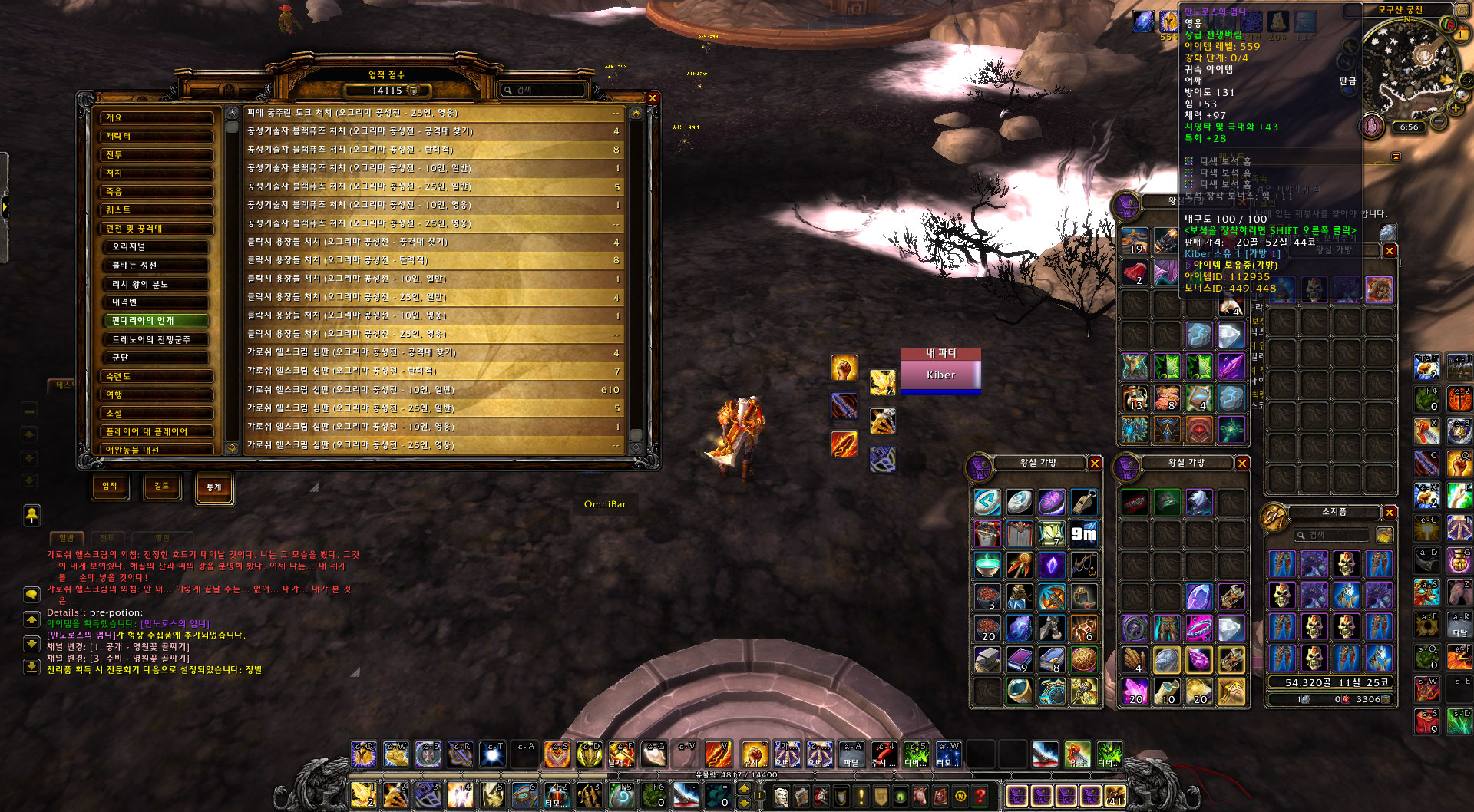1474x812 pixels.
Task: Select the 리치 왕의 분노 subcategory
Action: coord(160,284)
